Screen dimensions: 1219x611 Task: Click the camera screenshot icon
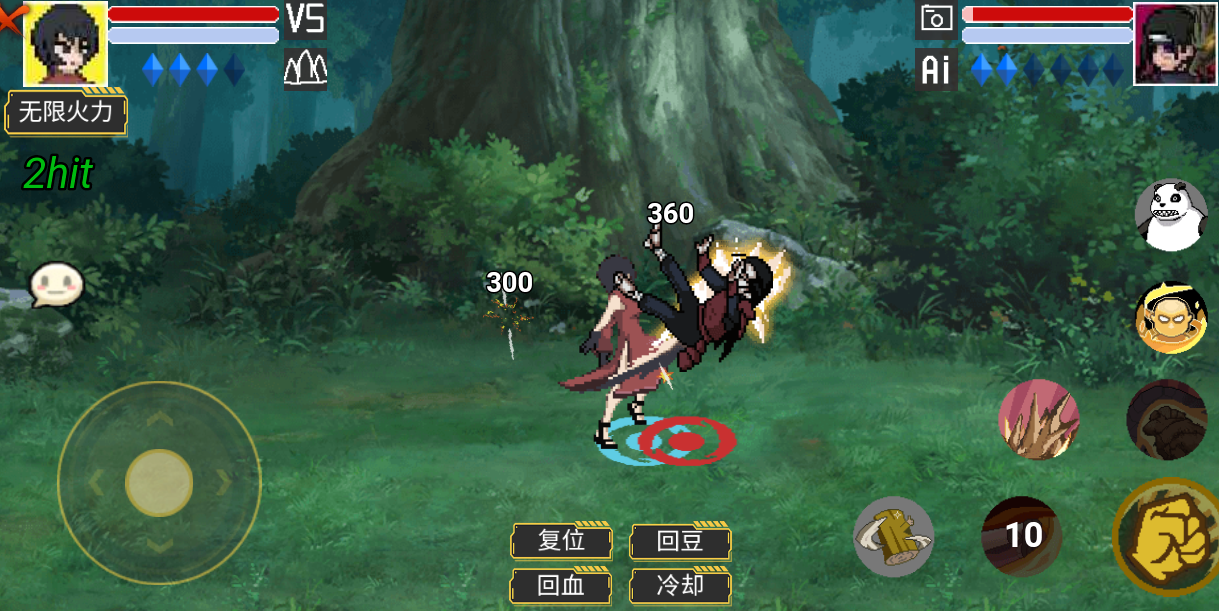point(936,19)
